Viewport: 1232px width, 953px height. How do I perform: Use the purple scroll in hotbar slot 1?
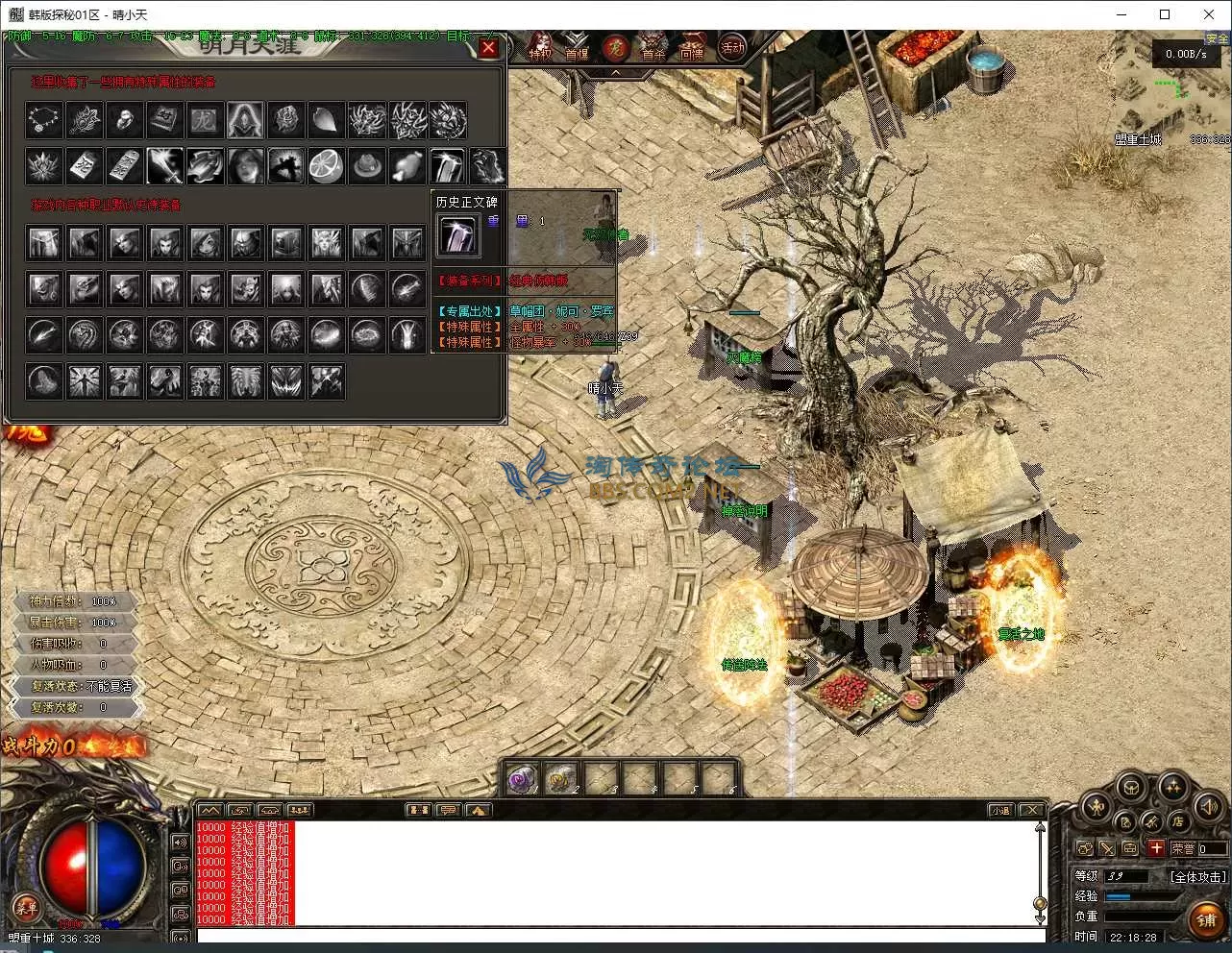pos(523,778)
